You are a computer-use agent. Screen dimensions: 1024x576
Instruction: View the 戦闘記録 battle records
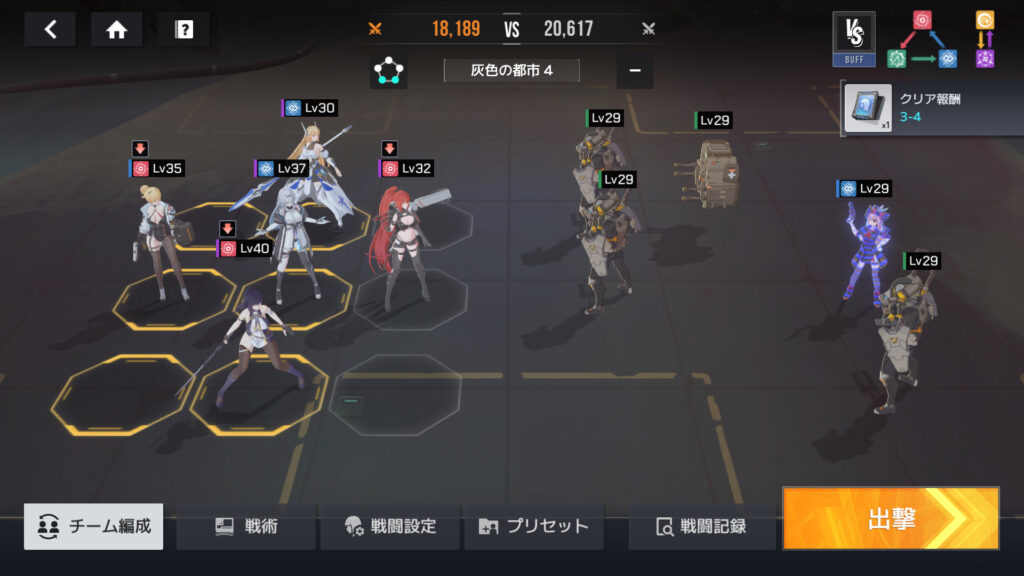pos(701,526)
